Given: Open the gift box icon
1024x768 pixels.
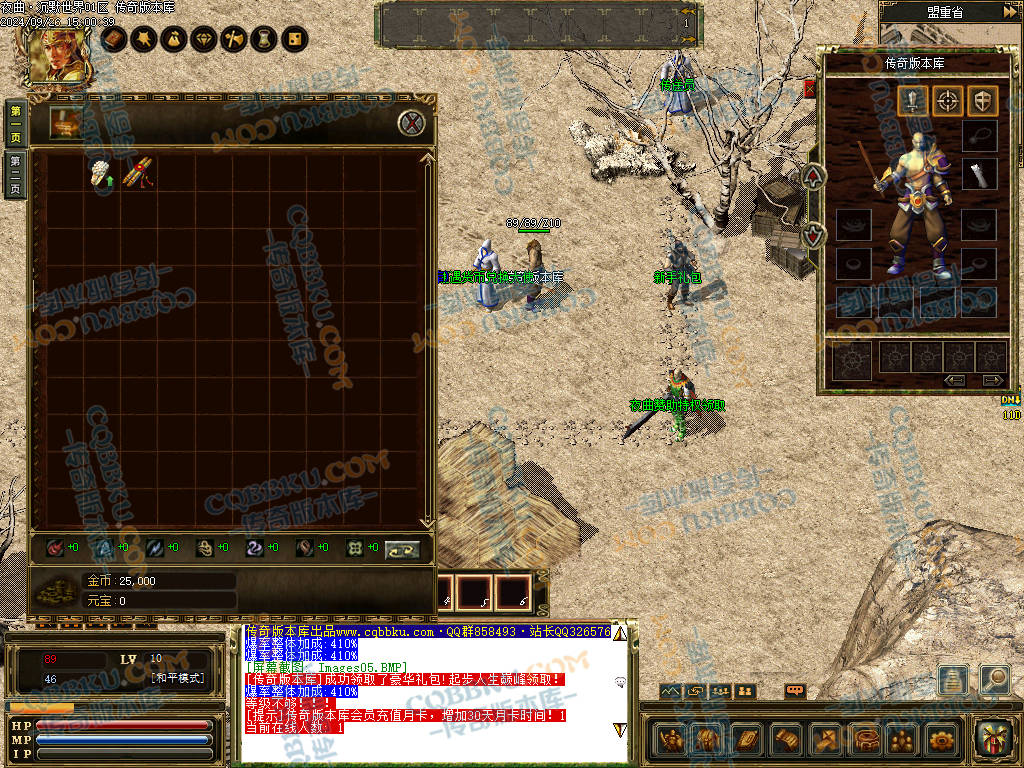Looking at the screenshot, I should coord(993,739).
